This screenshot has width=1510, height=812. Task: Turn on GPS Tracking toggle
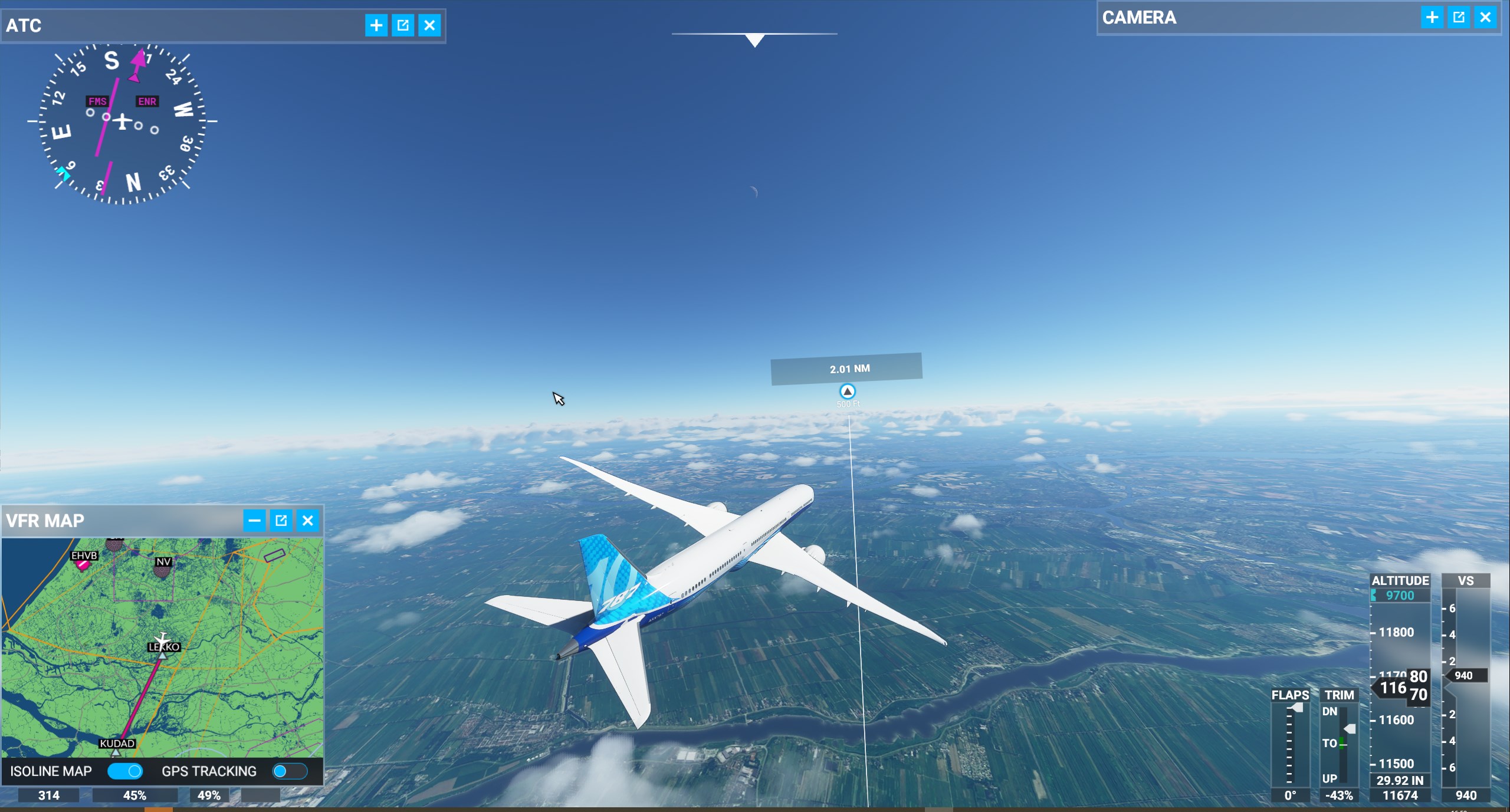(290, 771)
